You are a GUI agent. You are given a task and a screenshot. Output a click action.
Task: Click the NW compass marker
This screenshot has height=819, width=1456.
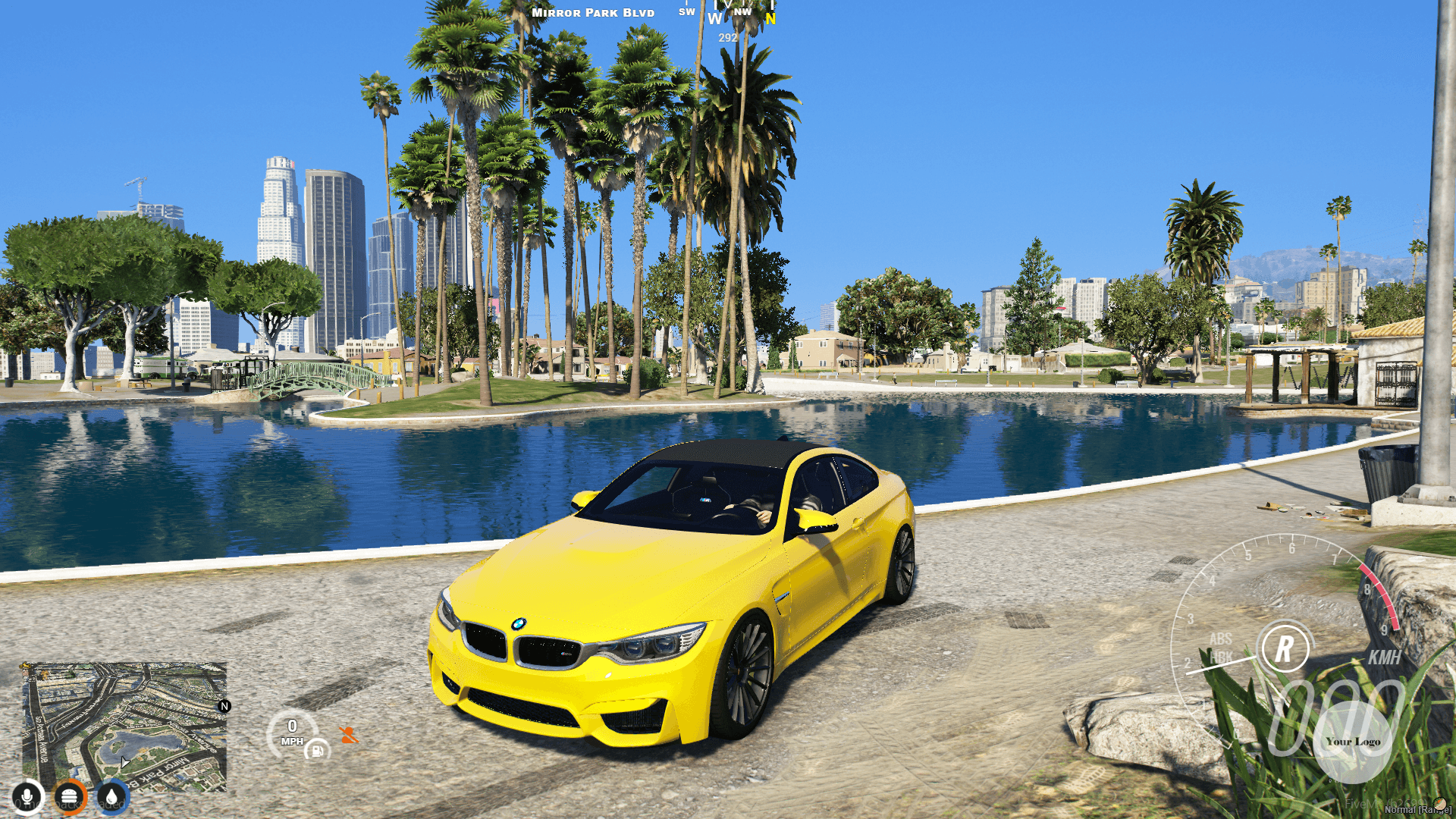[x=741, y=13]
